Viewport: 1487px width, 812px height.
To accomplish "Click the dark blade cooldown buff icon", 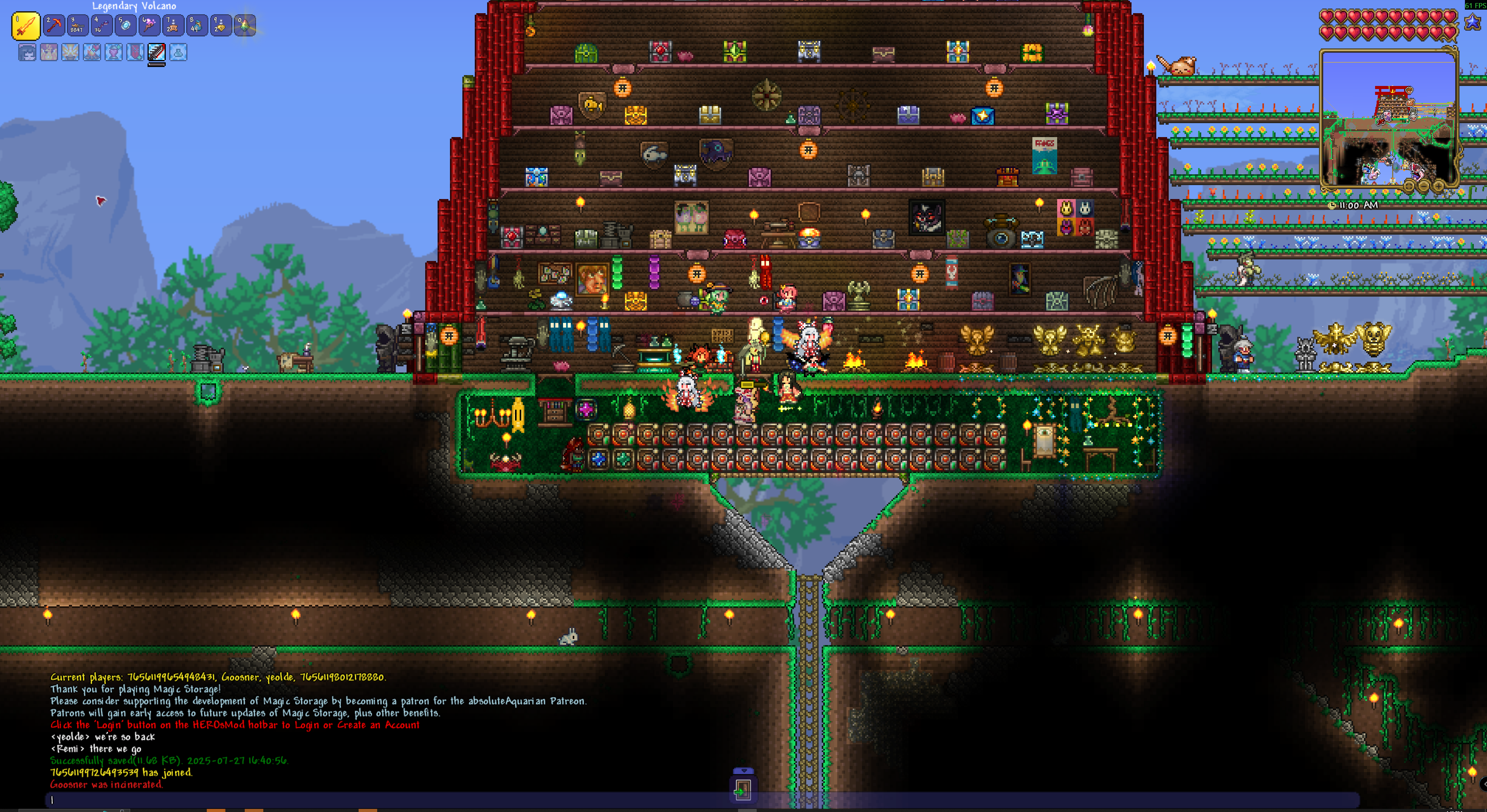I will (x=156, y=53).
